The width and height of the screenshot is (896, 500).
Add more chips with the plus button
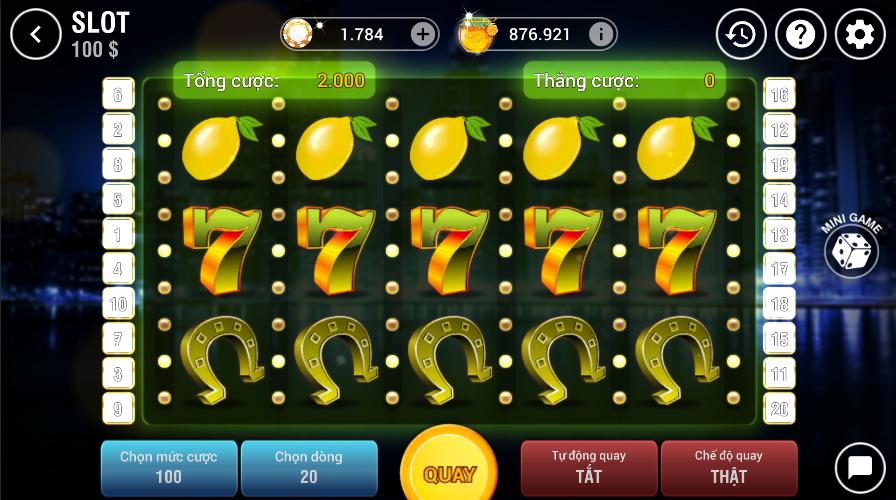tap(423, 34)
